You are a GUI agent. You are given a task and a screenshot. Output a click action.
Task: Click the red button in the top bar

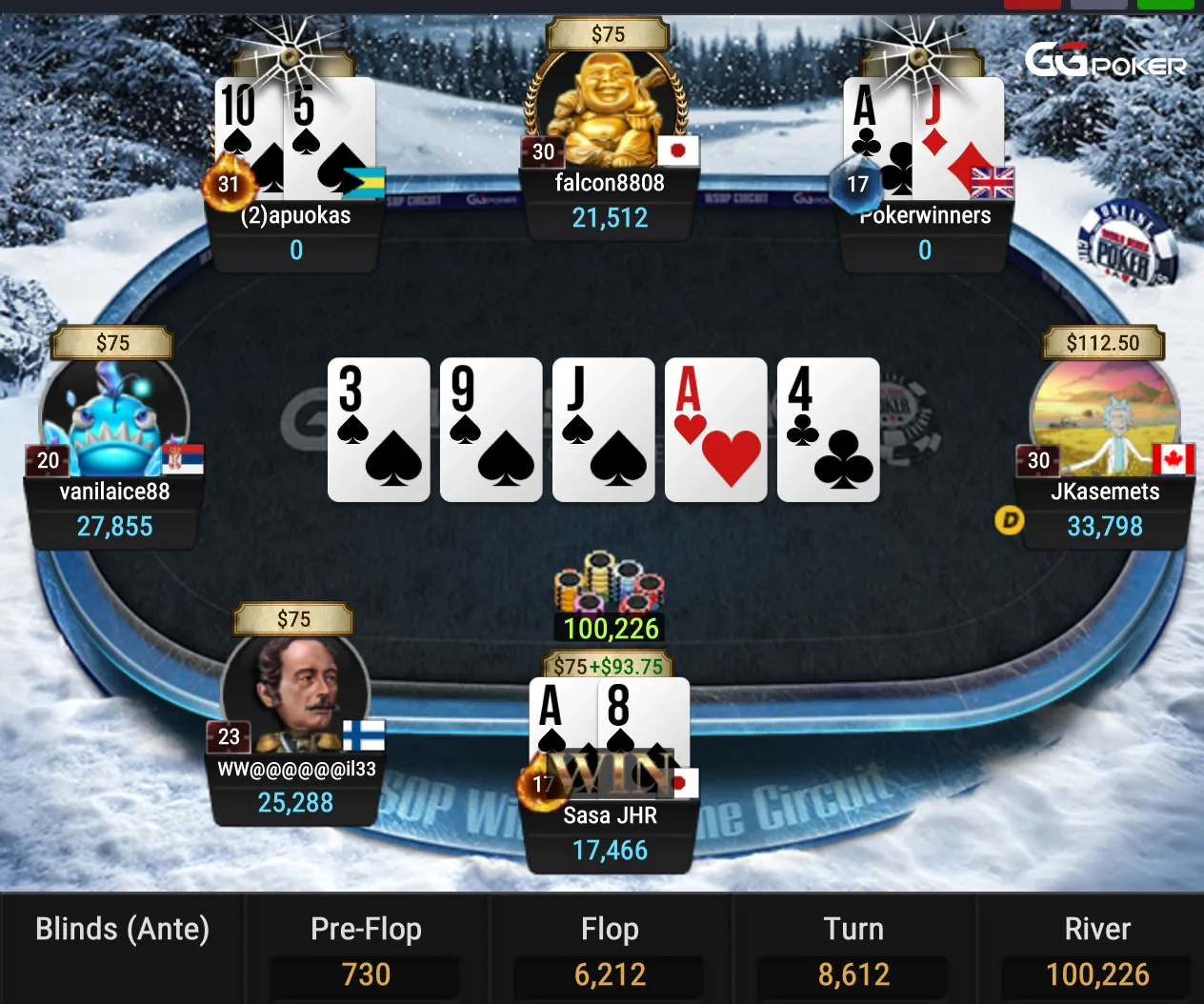tap(1033, 4)
